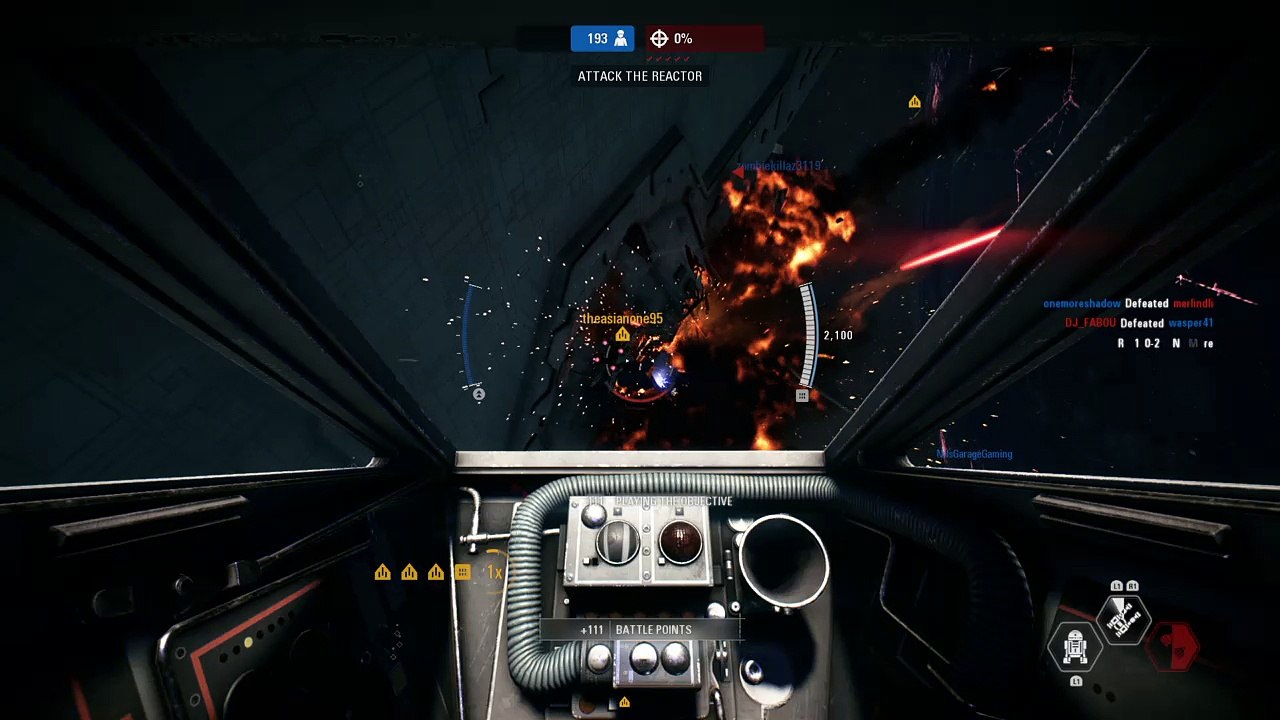
Task: Select the theasianone95 squadmate marker
Action: pos(622,335)
